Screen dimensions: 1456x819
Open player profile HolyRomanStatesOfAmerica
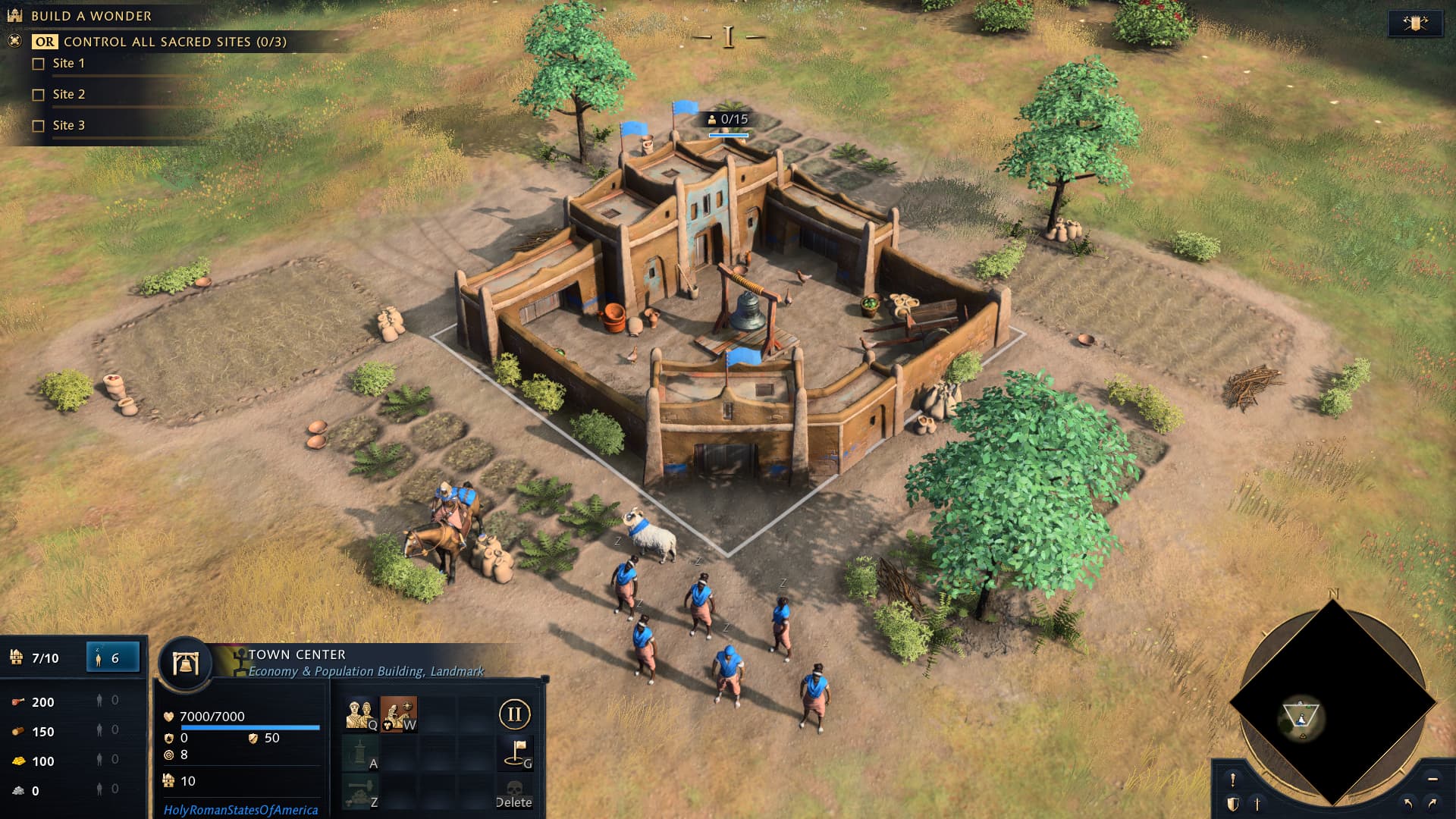click(x=240, y=810)
